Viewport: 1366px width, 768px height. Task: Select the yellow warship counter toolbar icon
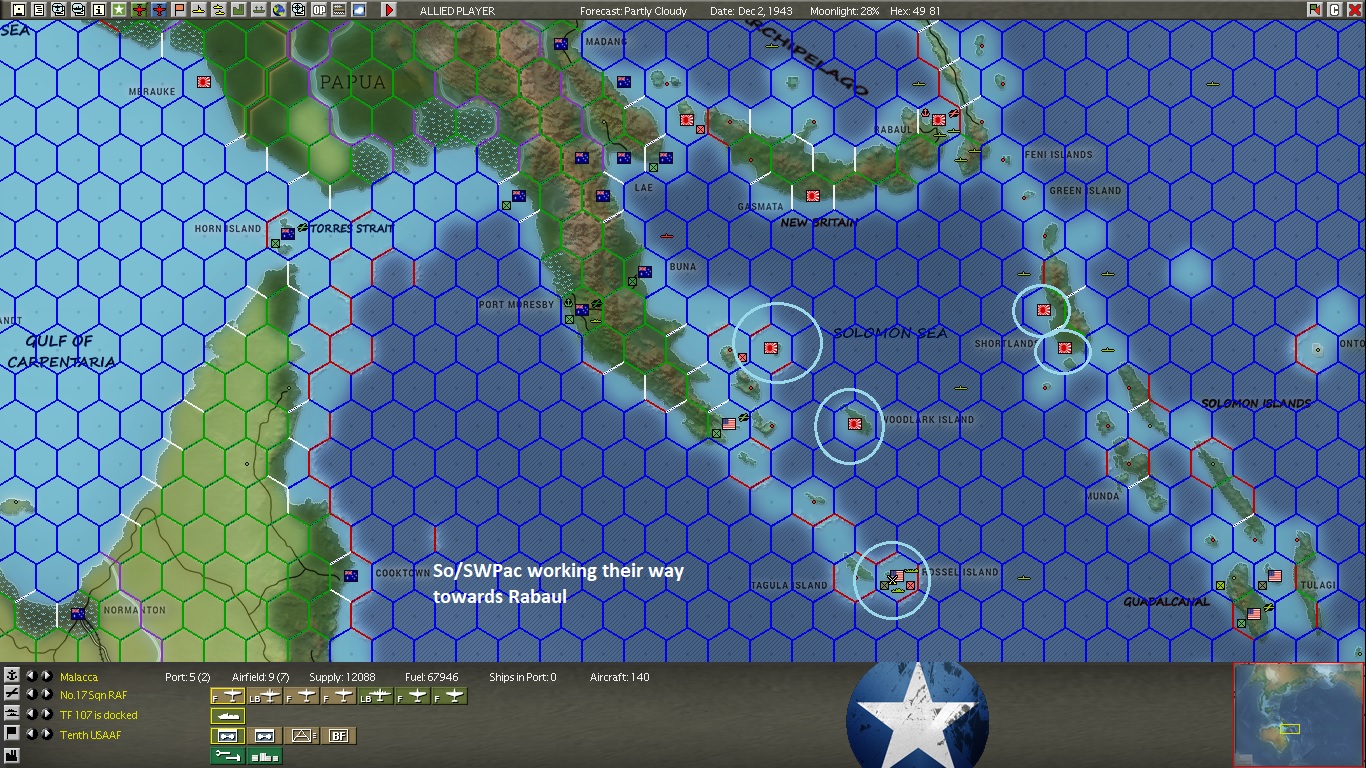[x=199, y=11]
